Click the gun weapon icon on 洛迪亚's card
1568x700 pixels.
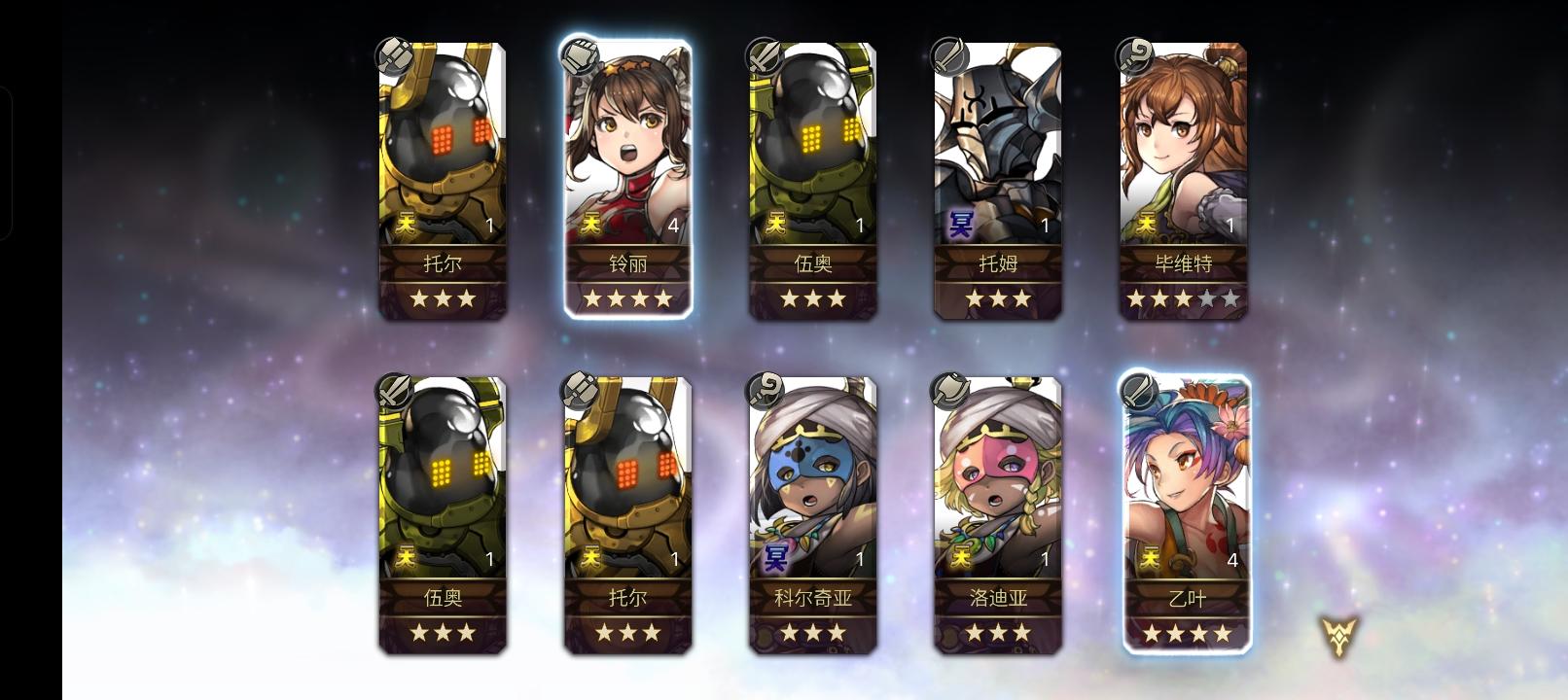[951, 389]
